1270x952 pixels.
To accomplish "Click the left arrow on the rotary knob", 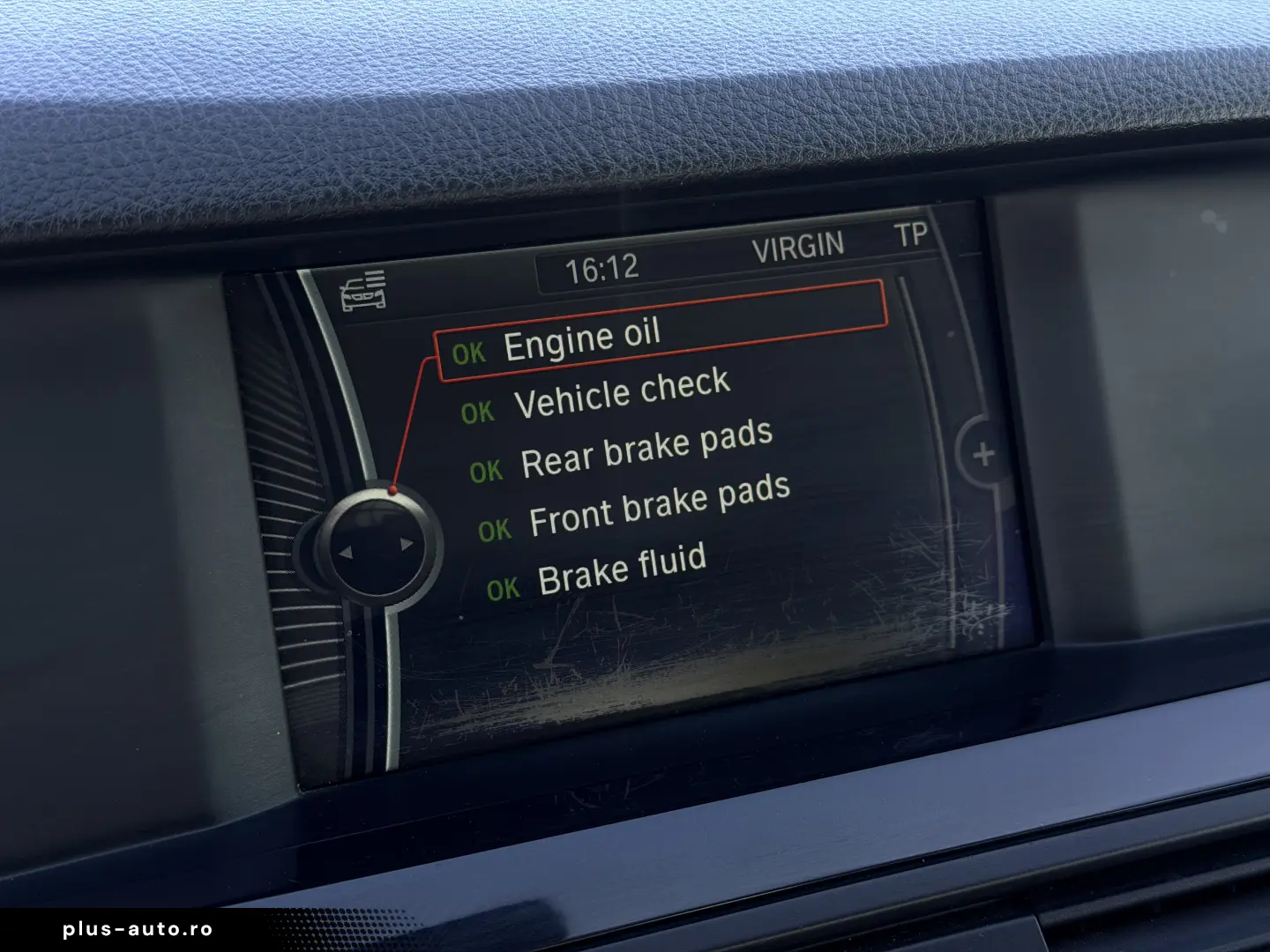I will [x=347, y=554].
